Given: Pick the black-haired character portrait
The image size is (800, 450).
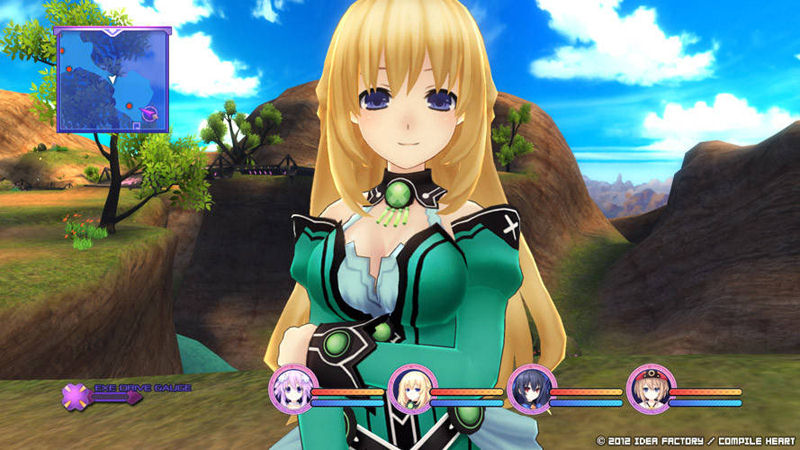Looking at the screenshot, I should (x=530, y=388).
